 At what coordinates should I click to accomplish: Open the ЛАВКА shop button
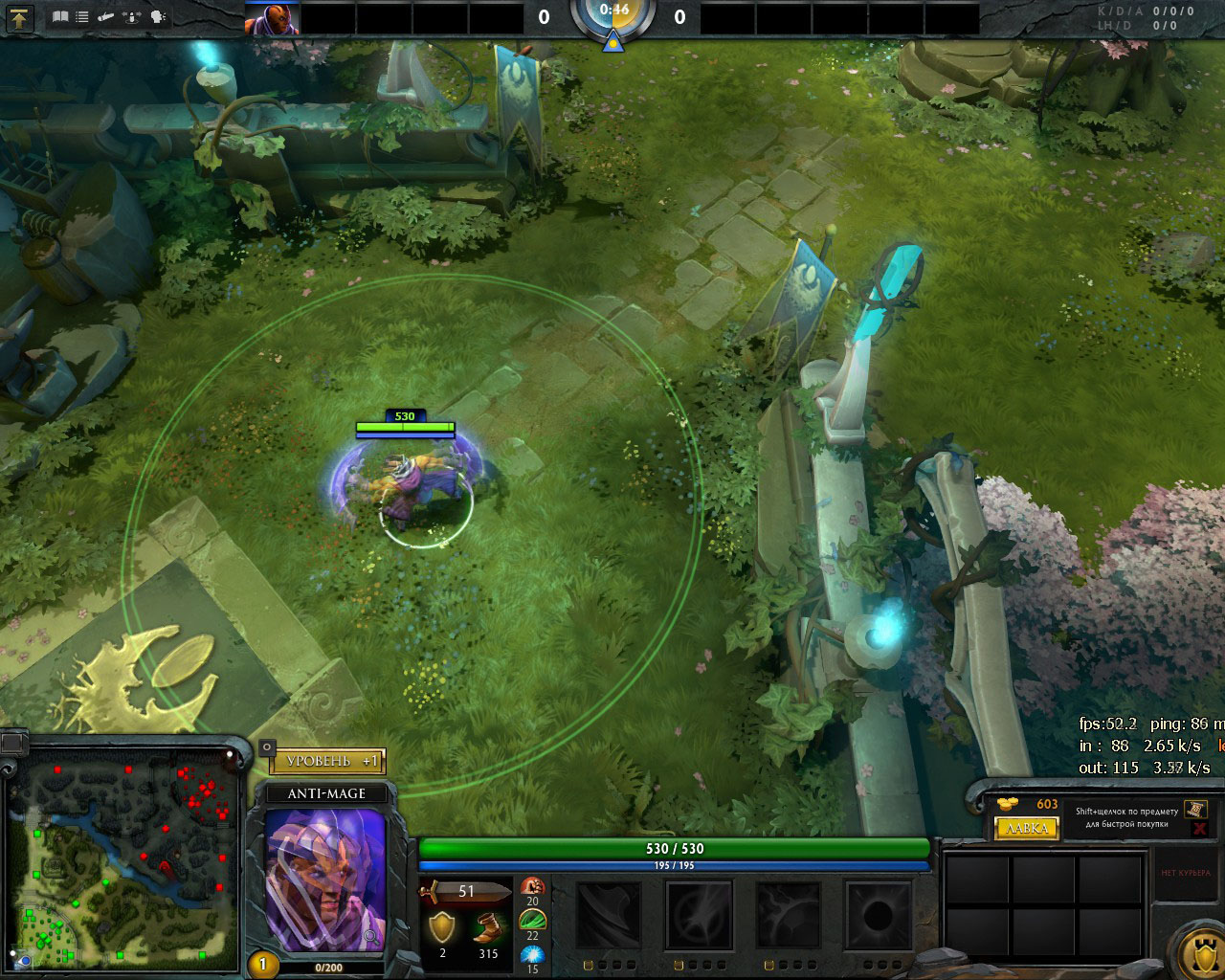pos(1027,828)
